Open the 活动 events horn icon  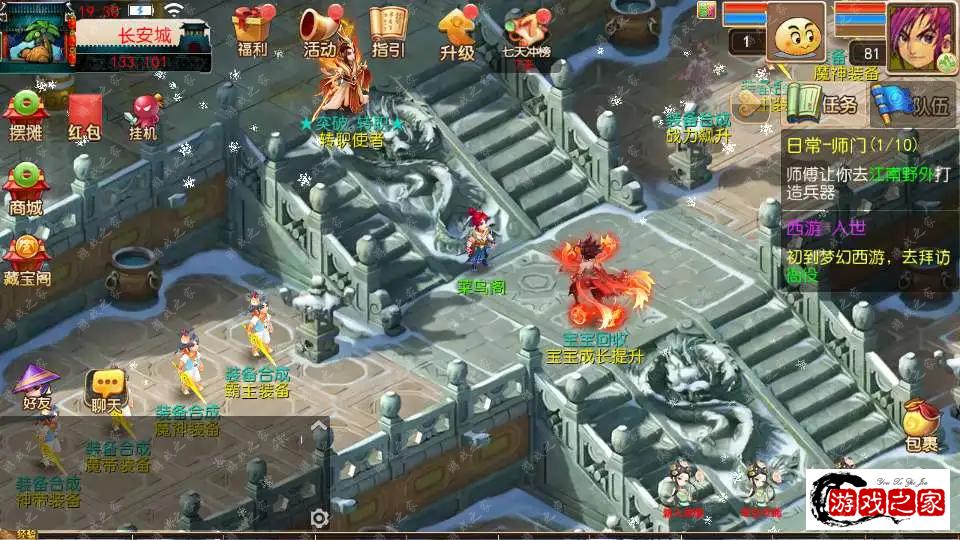320,32
